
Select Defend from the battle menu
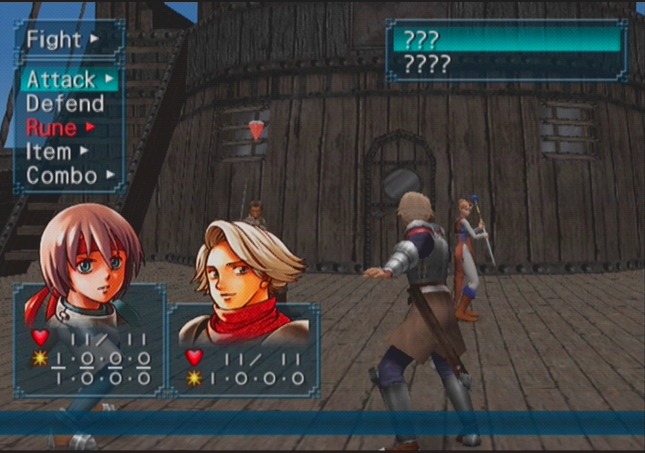65,103
